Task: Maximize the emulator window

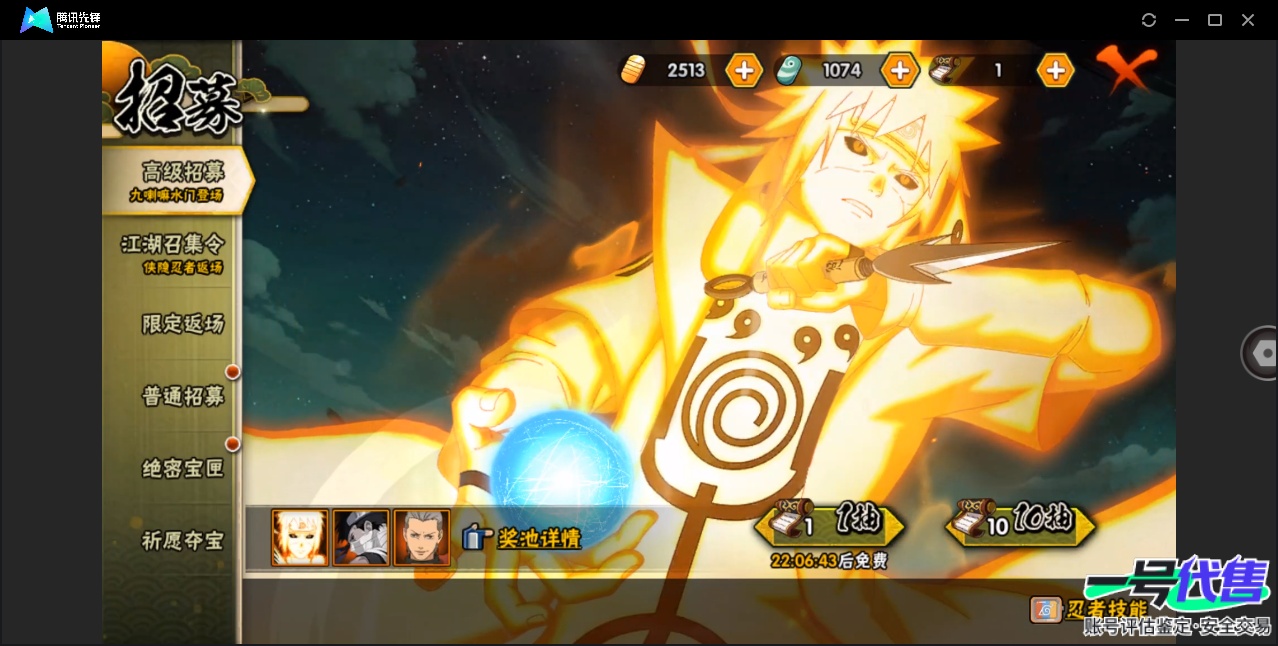Action: [1215, 20]
